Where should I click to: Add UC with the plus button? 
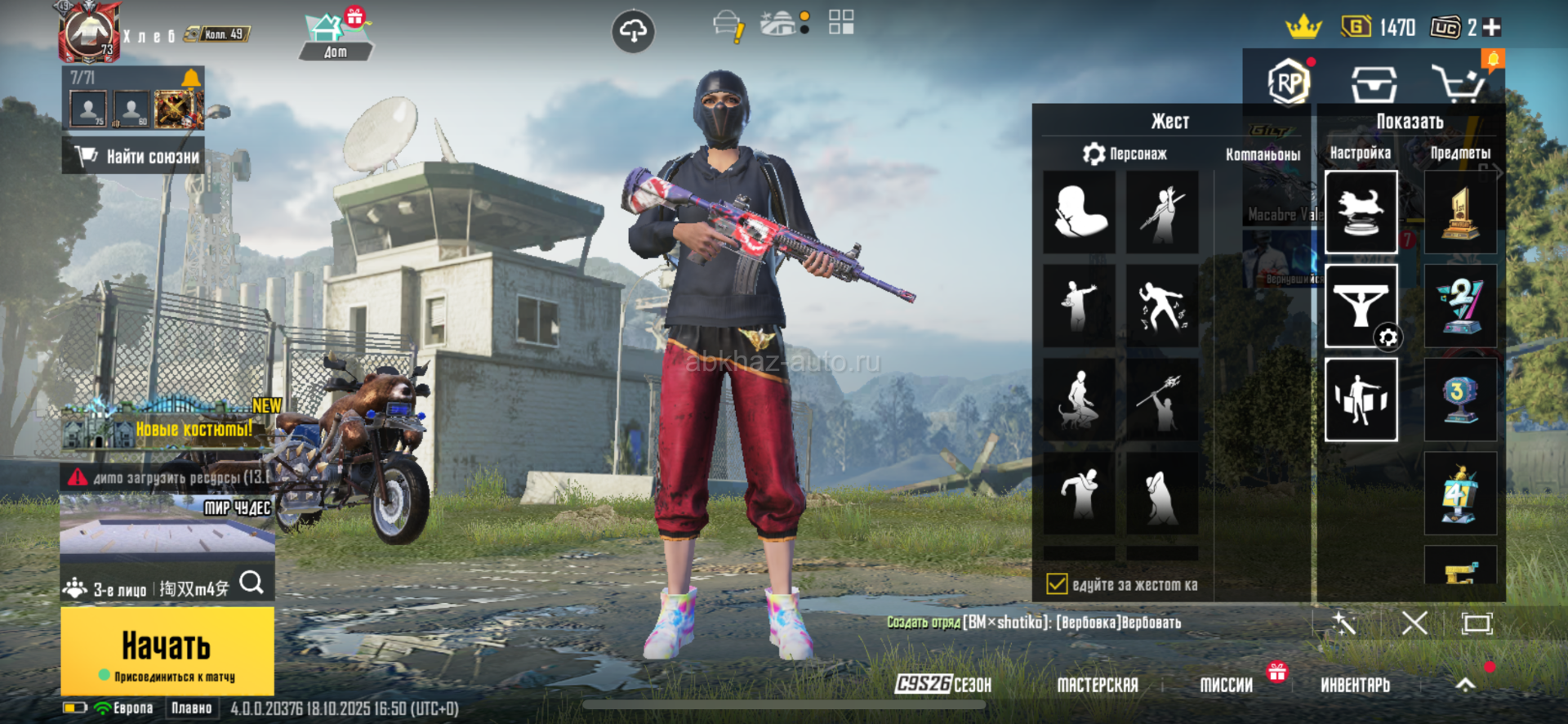[x=1492, y=28]
